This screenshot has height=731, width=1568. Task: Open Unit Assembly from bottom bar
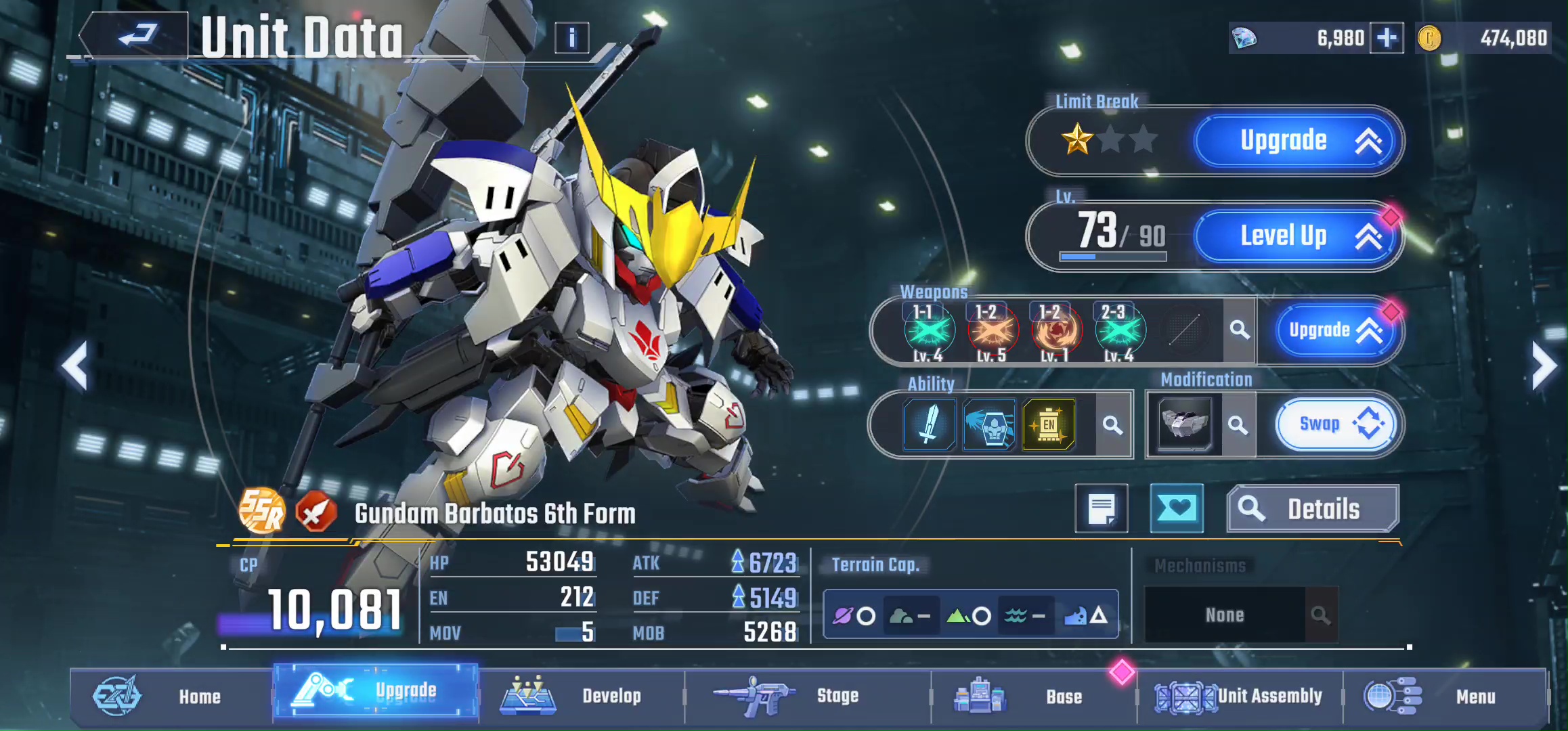click(1239, 696)
